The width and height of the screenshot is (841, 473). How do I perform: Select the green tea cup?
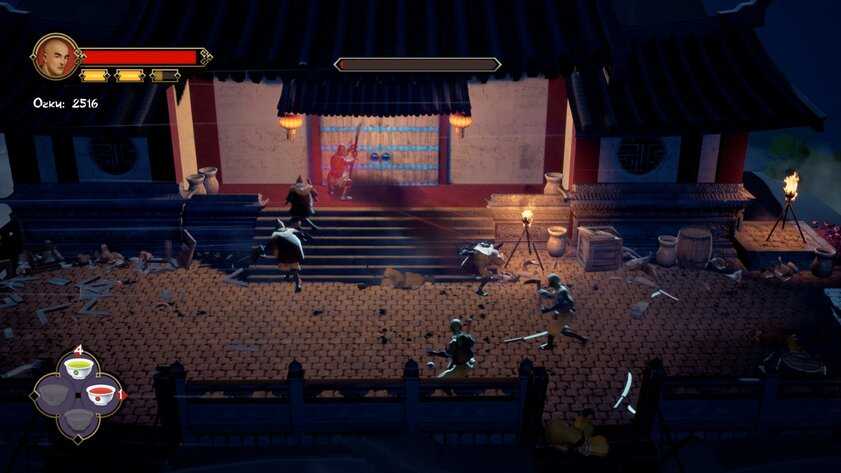77,368
